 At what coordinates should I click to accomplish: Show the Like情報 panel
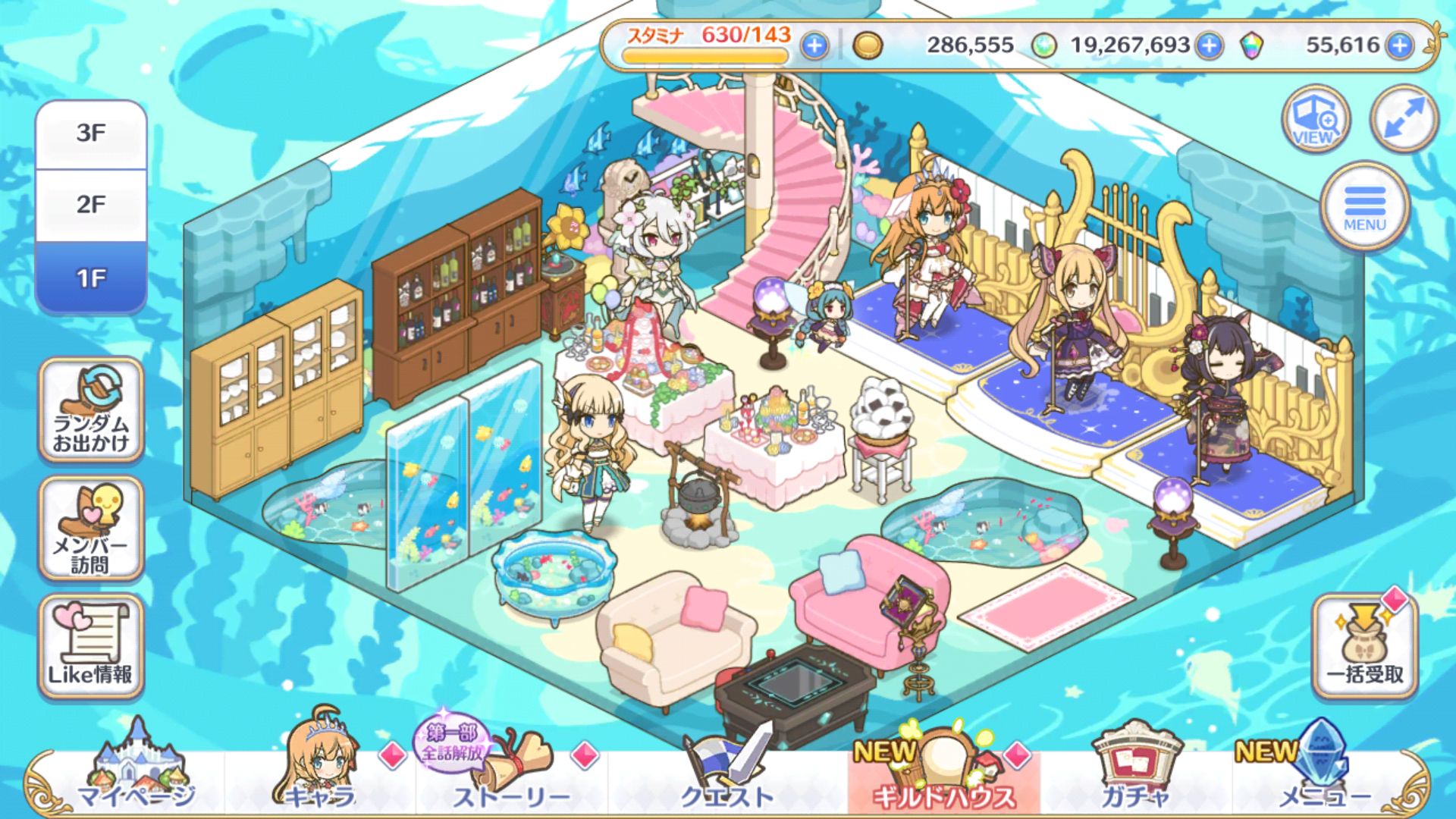tap(91, 647)
